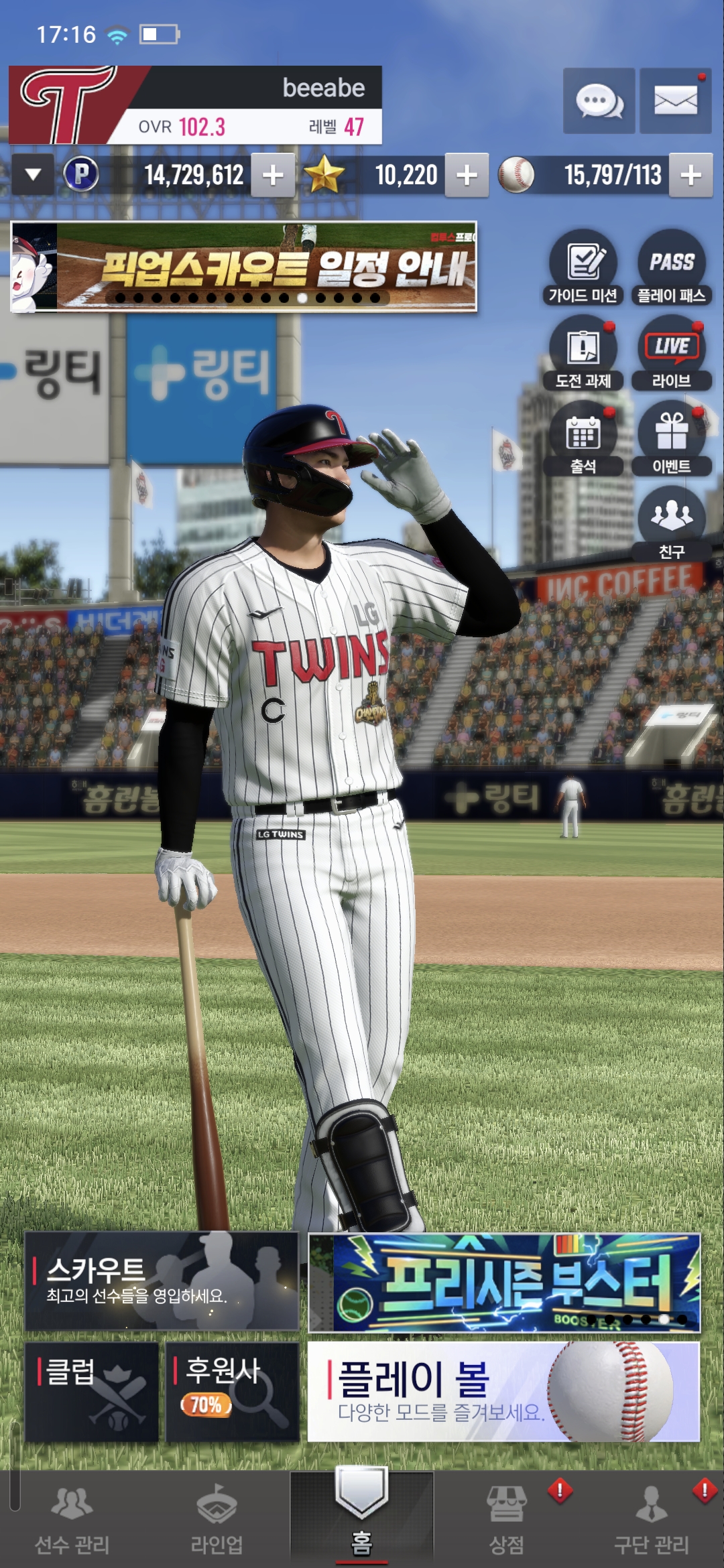
Task: Open the chat speech bubble icon
Action: coord(599,101)
